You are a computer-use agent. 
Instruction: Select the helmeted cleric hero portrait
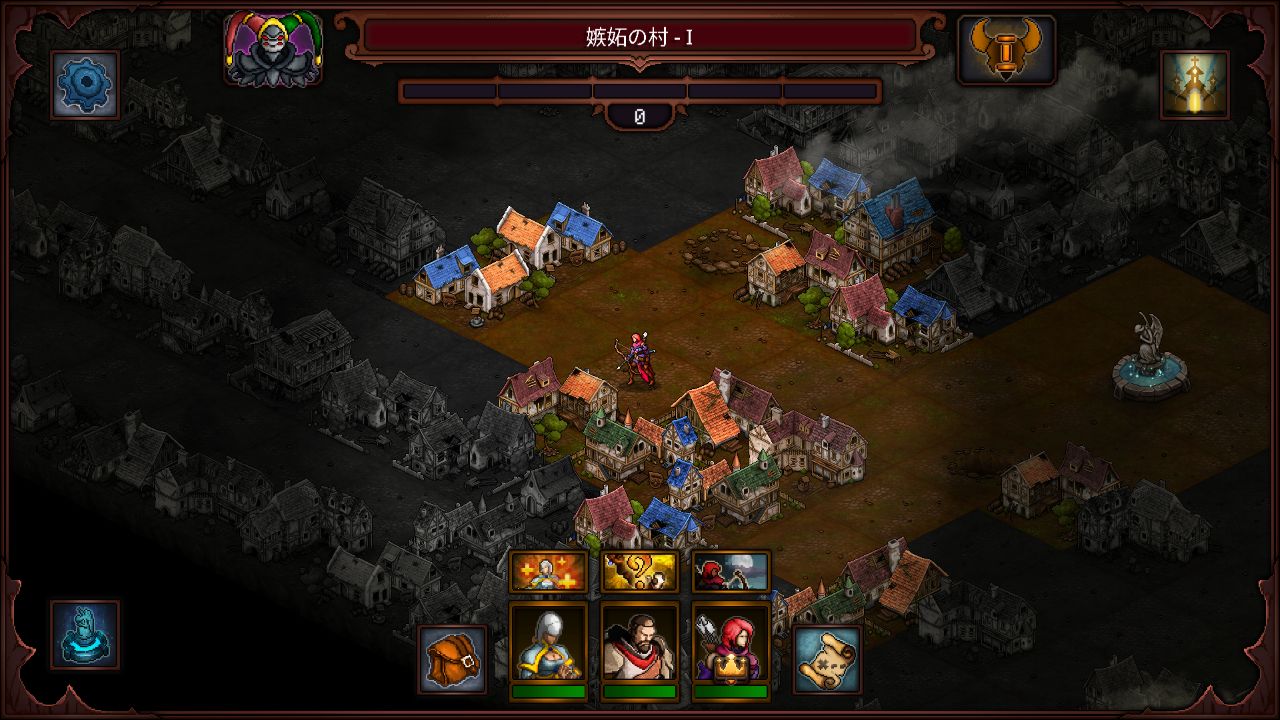[x=548, y=643]
